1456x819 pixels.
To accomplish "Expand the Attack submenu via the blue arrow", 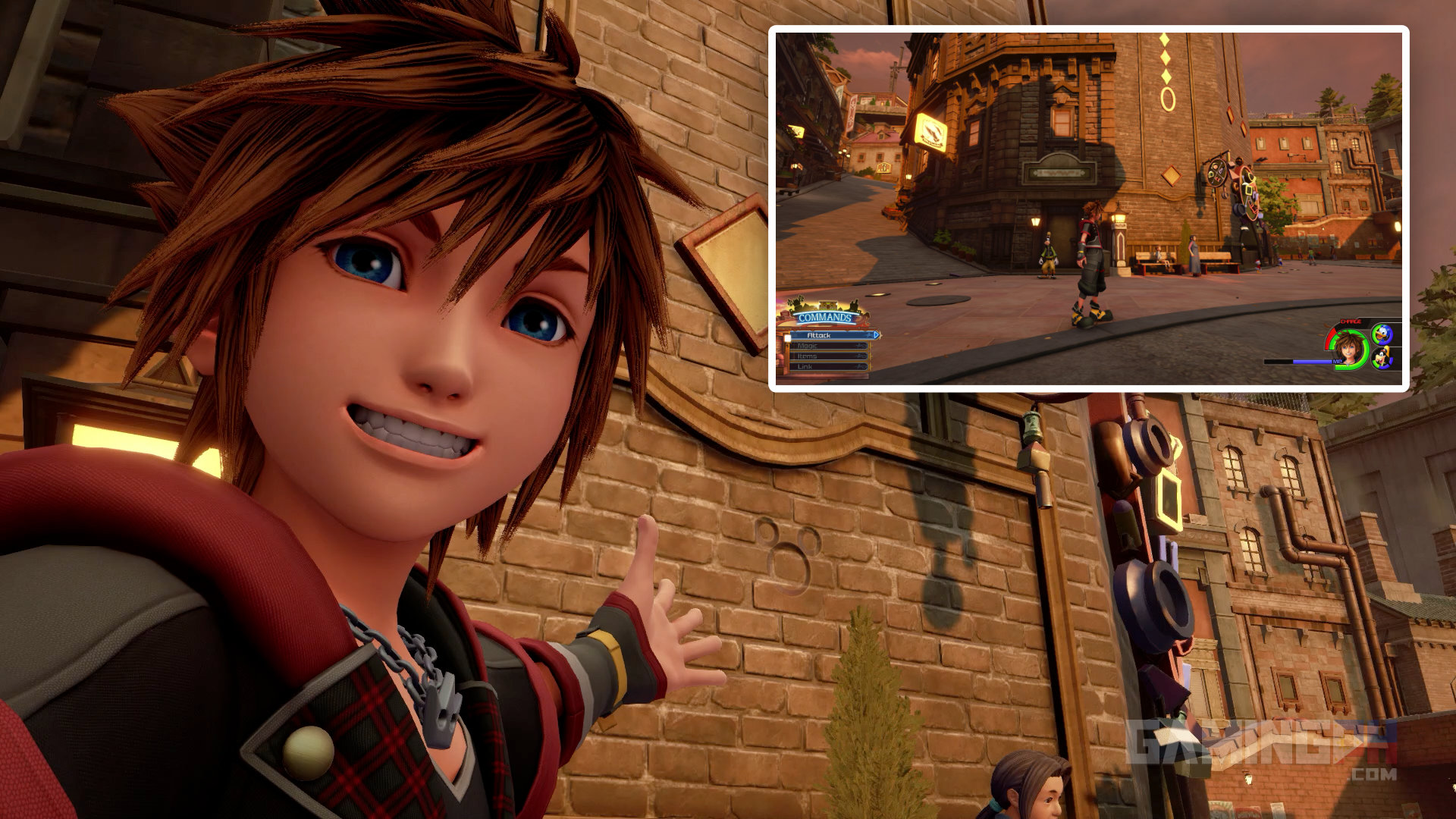I will tap(877, 335).
